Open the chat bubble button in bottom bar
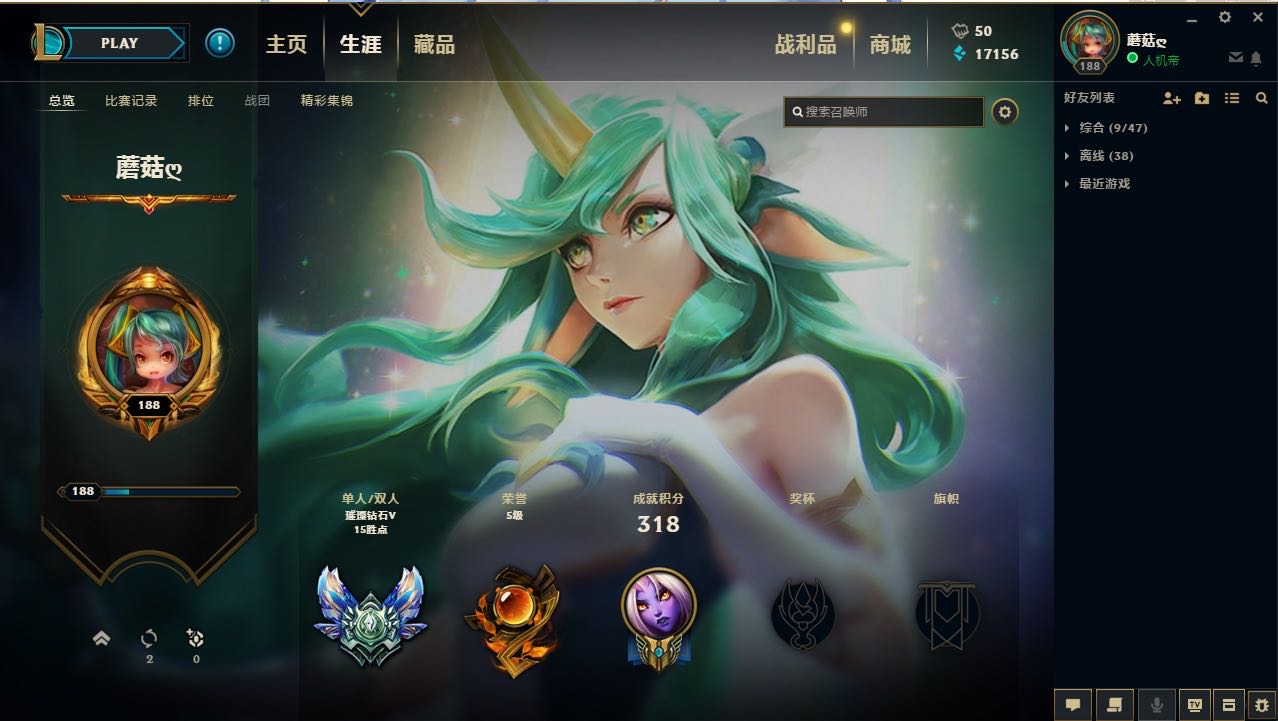This screenshot has height=721, width=1278. 1073,704
